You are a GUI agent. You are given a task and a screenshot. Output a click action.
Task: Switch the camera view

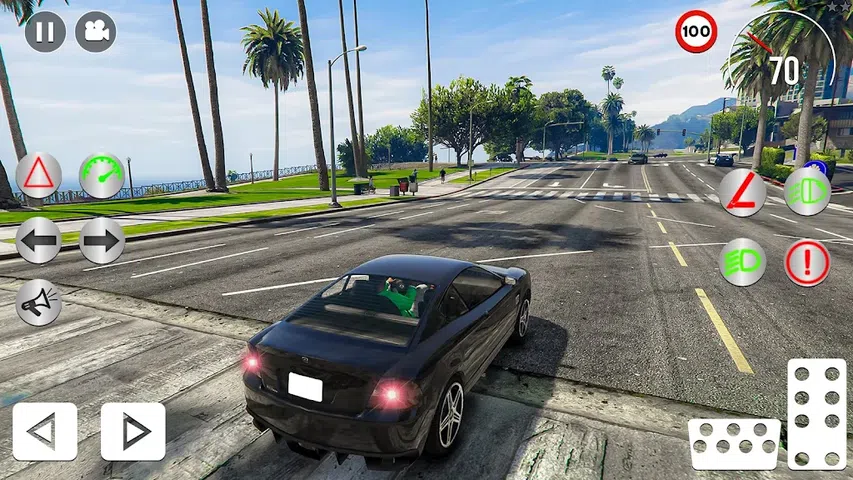point(96,31)
